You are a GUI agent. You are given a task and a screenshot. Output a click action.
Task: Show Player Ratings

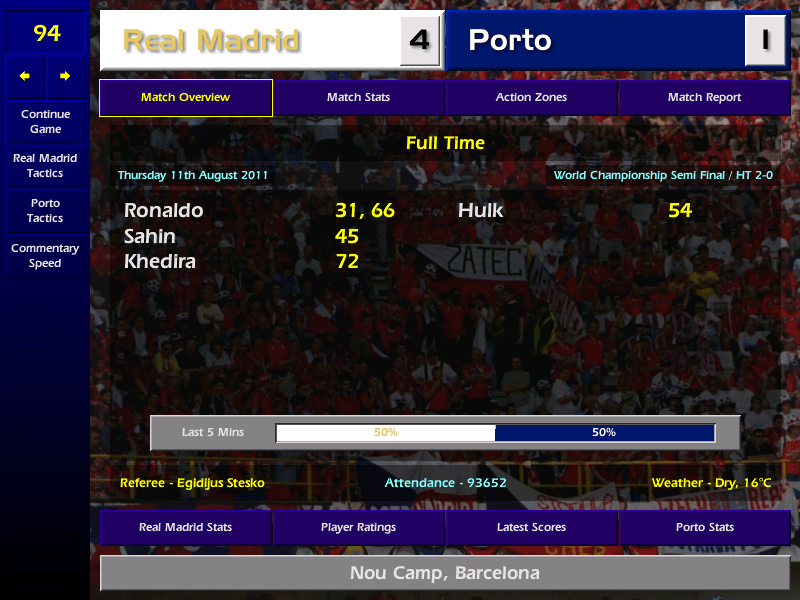tap(358, 527)
